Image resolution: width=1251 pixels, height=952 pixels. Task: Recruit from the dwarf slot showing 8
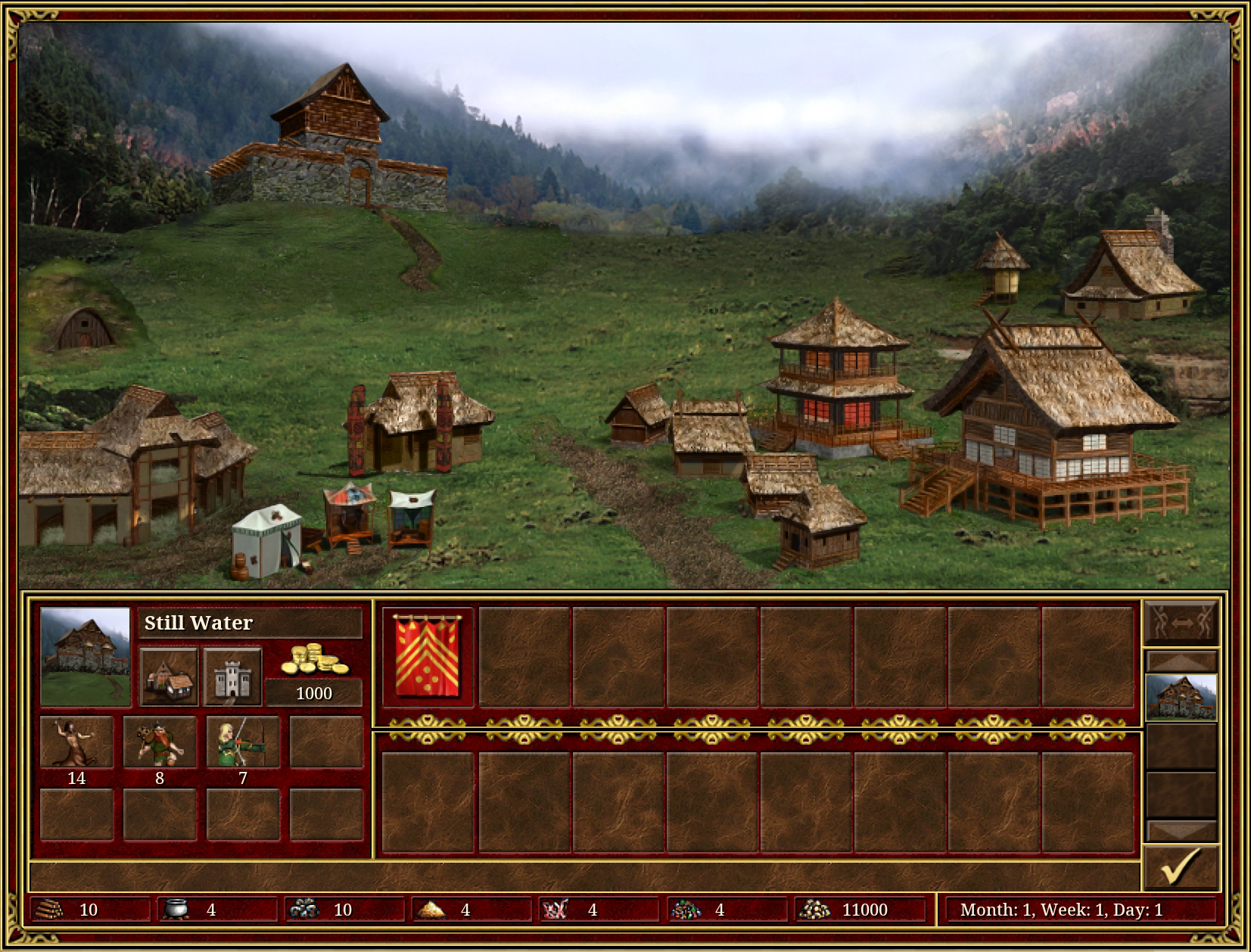click(x=160, y=742)
